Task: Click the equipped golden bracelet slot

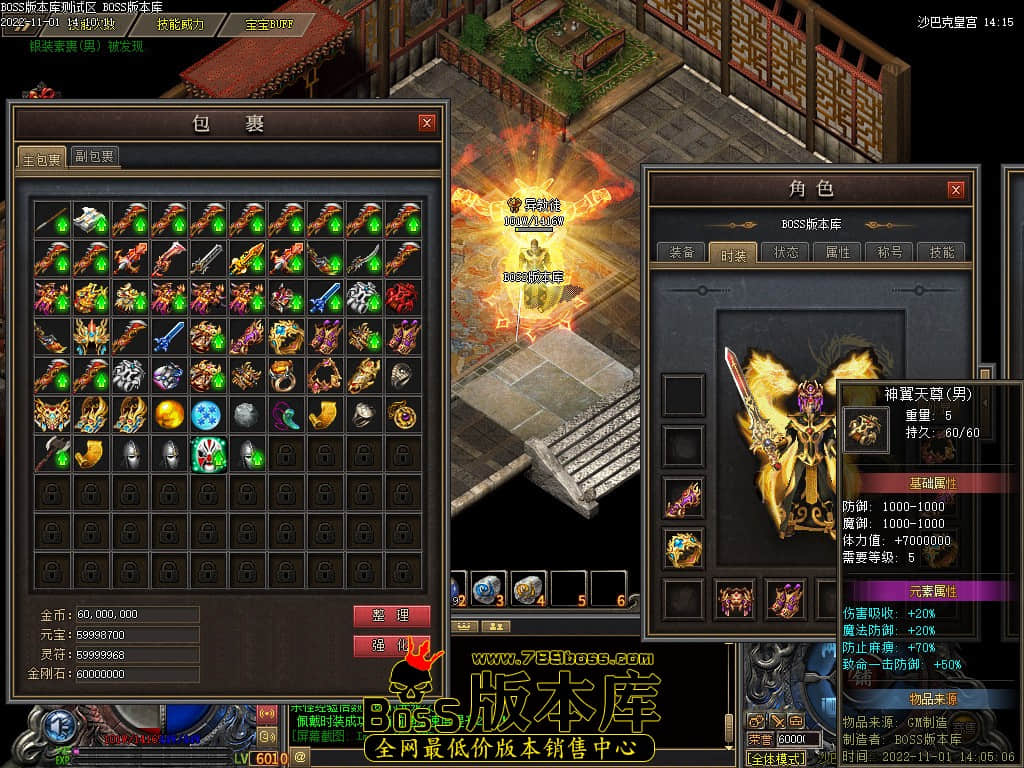Action: tap(684, 548)
